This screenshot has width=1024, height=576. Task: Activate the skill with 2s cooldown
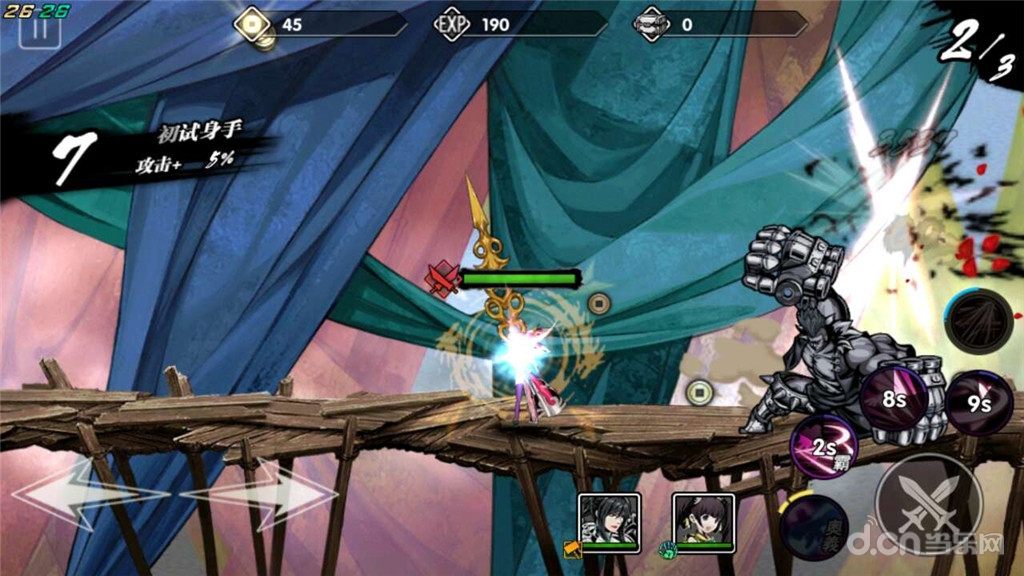click(822, 447)
